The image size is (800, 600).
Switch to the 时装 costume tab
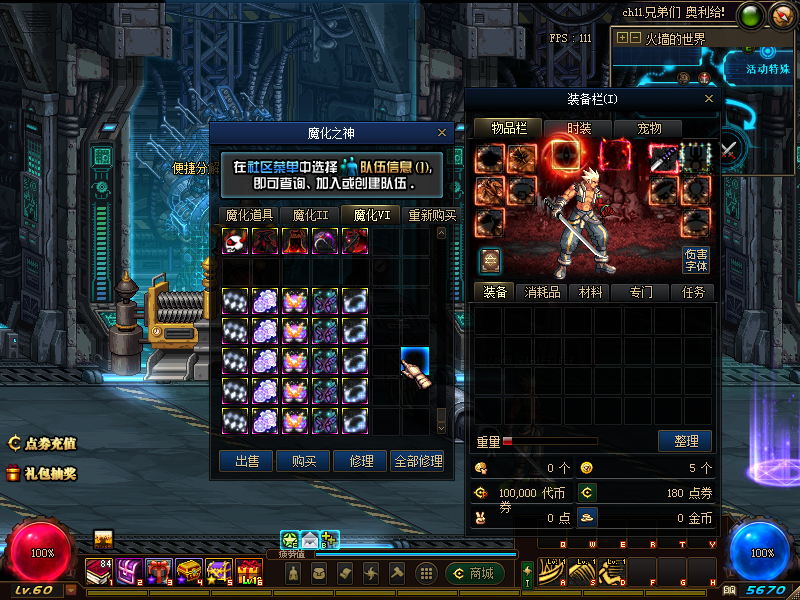click(x=579, y=128)
